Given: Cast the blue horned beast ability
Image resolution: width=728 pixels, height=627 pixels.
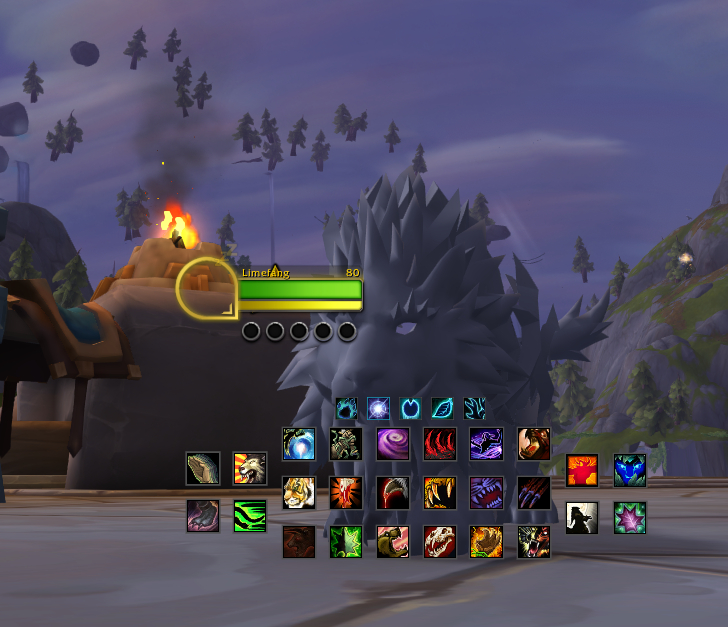Looking at the screenshot, I should click(x=630, y=470).
